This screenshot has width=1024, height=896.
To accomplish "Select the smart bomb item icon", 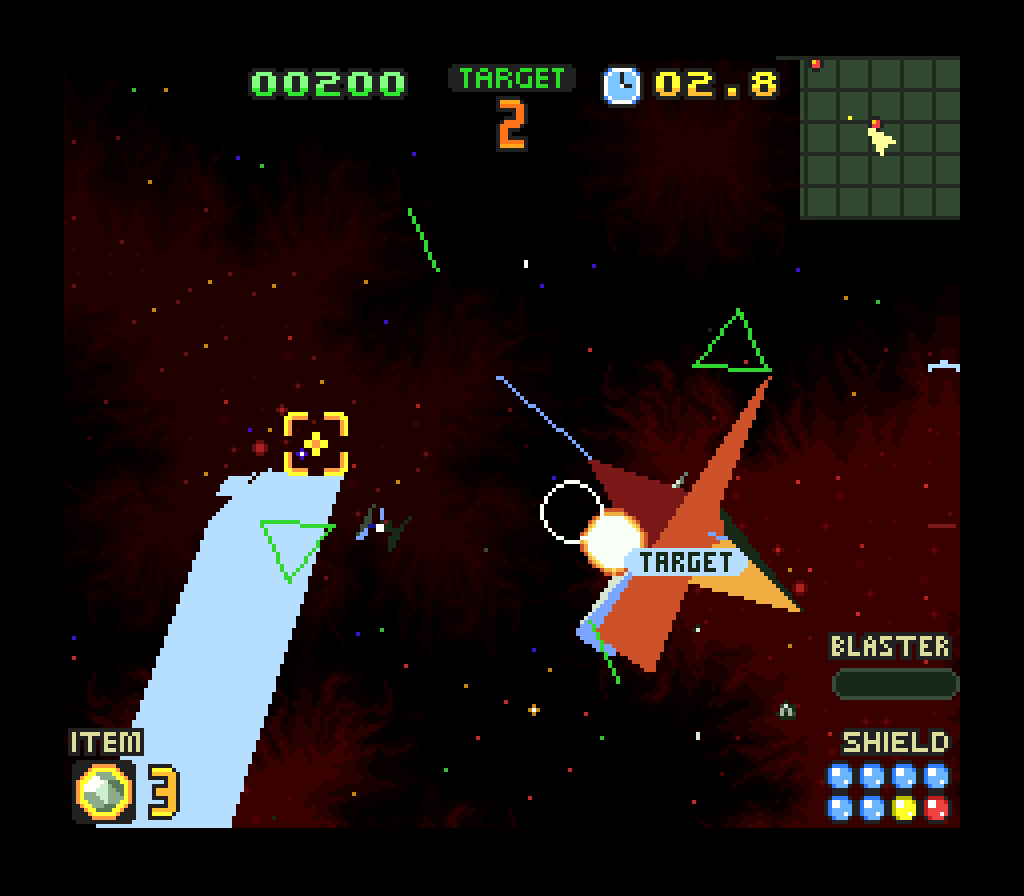I will 103,791.
